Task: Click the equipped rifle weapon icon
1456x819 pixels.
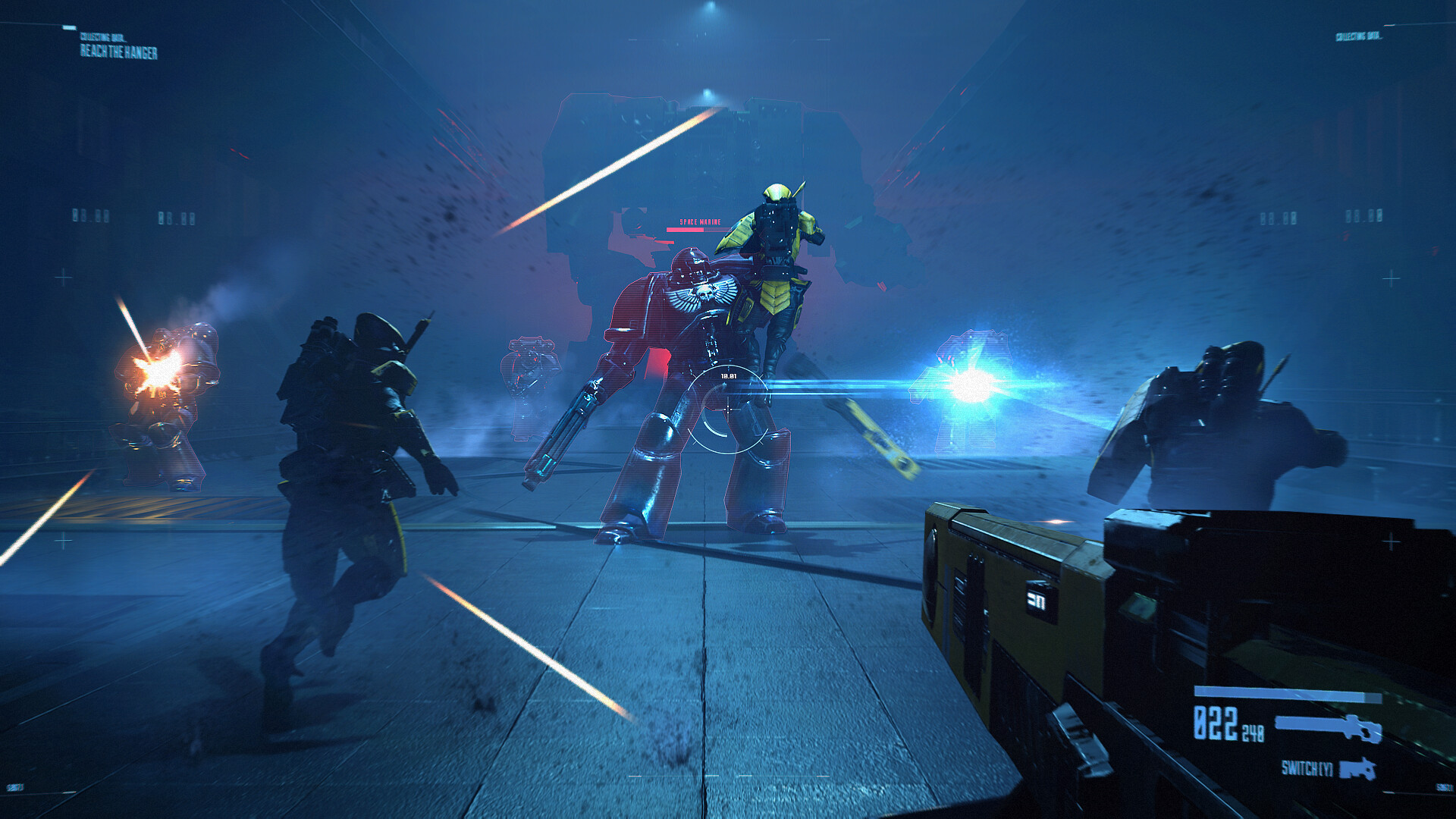Action: (x=1328, y=726)
